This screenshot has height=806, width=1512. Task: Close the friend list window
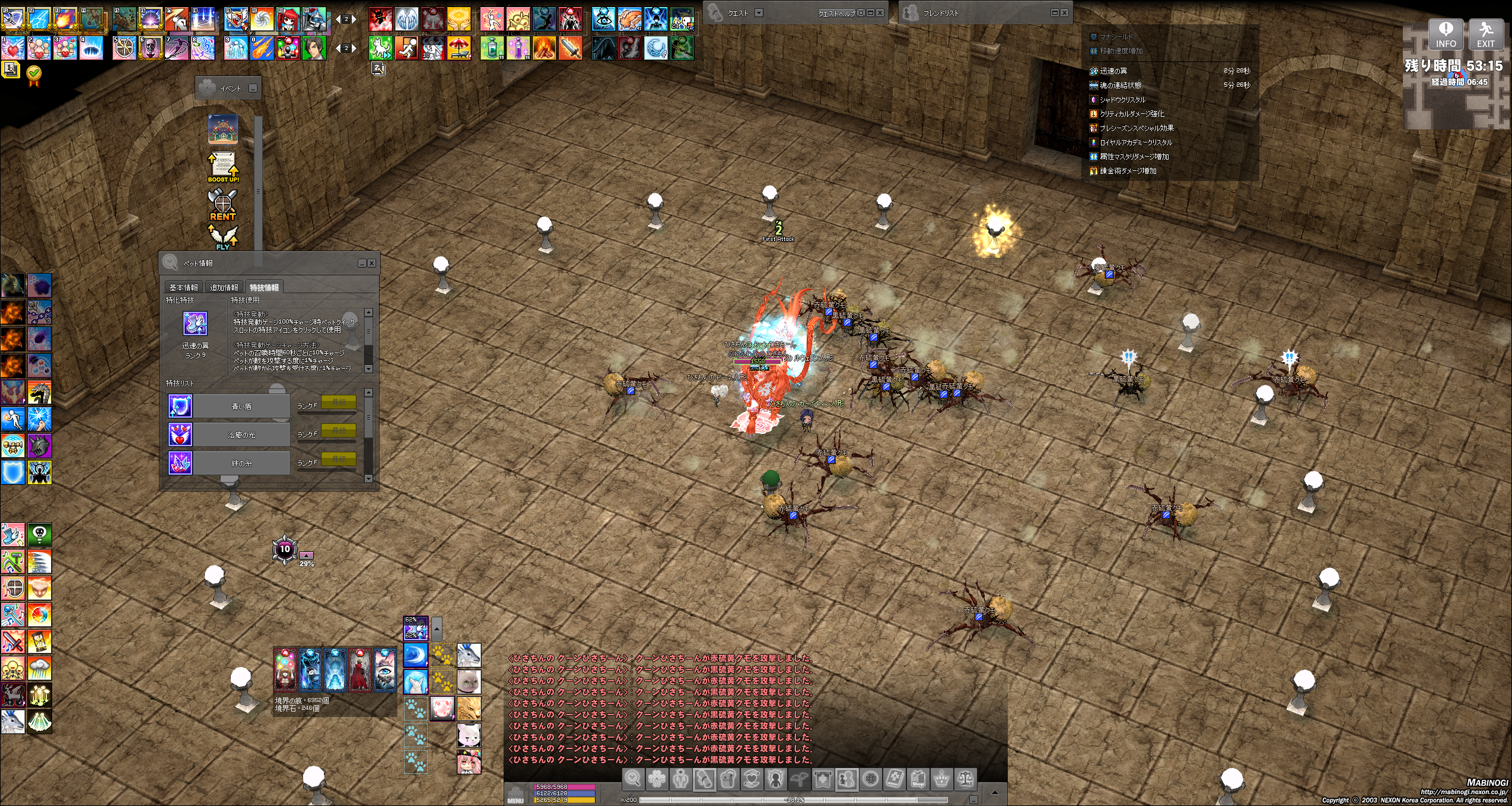pos(1064,12)
